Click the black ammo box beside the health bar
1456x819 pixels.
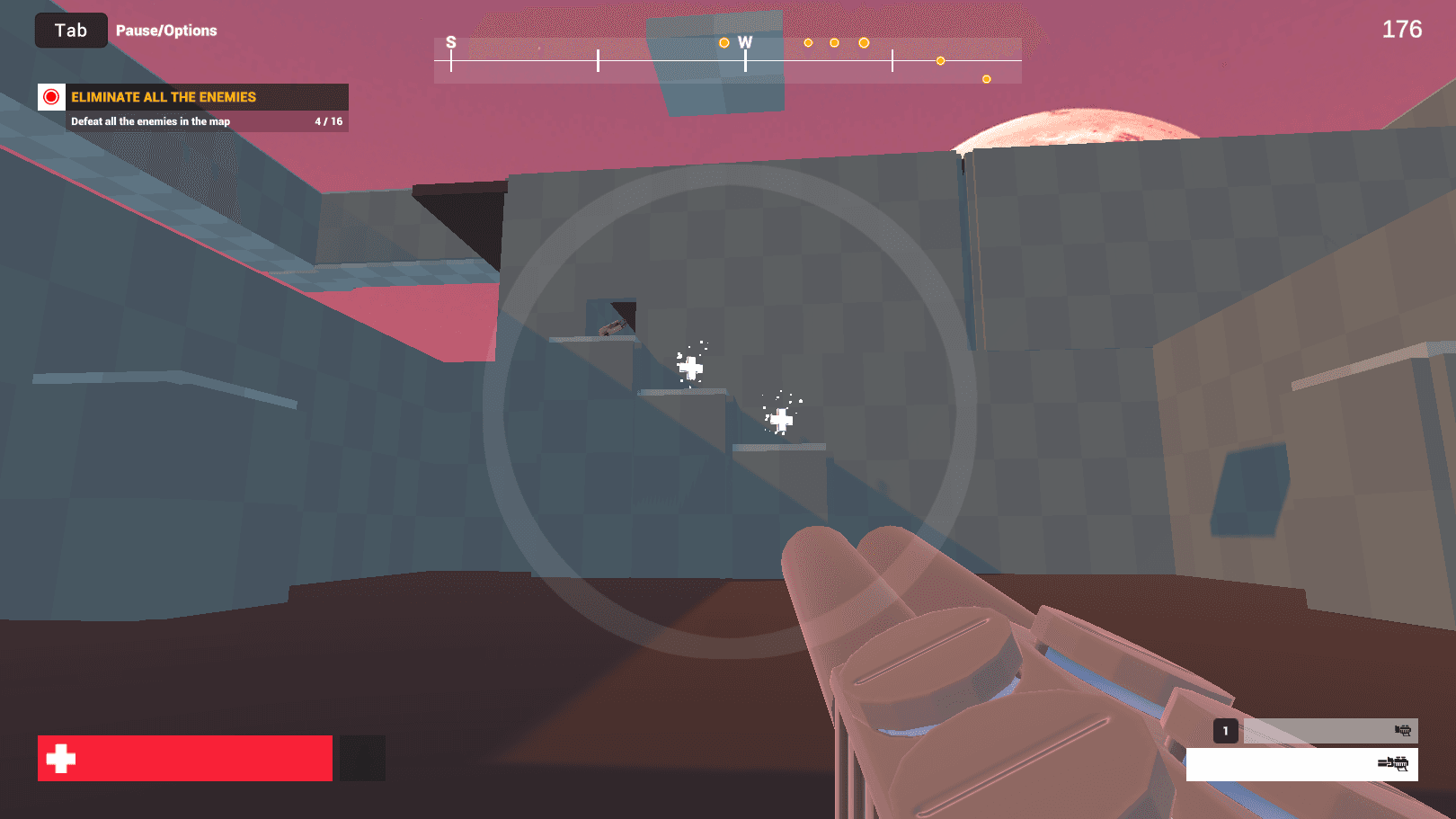(x=360, y=758)
